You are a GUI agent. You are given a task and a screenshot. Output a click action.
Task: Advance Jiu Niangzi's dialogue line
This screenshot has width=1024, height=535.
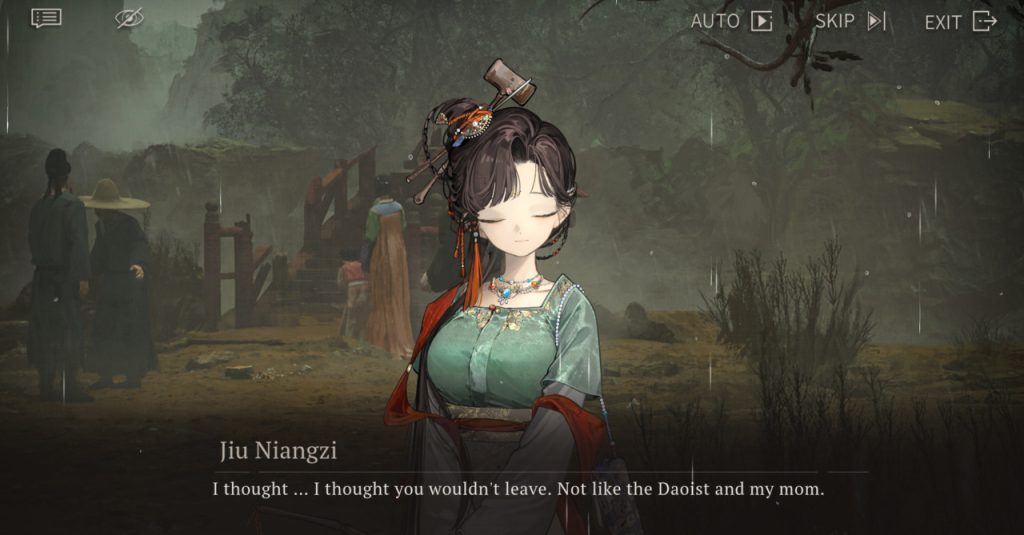[x=517, y=490]
